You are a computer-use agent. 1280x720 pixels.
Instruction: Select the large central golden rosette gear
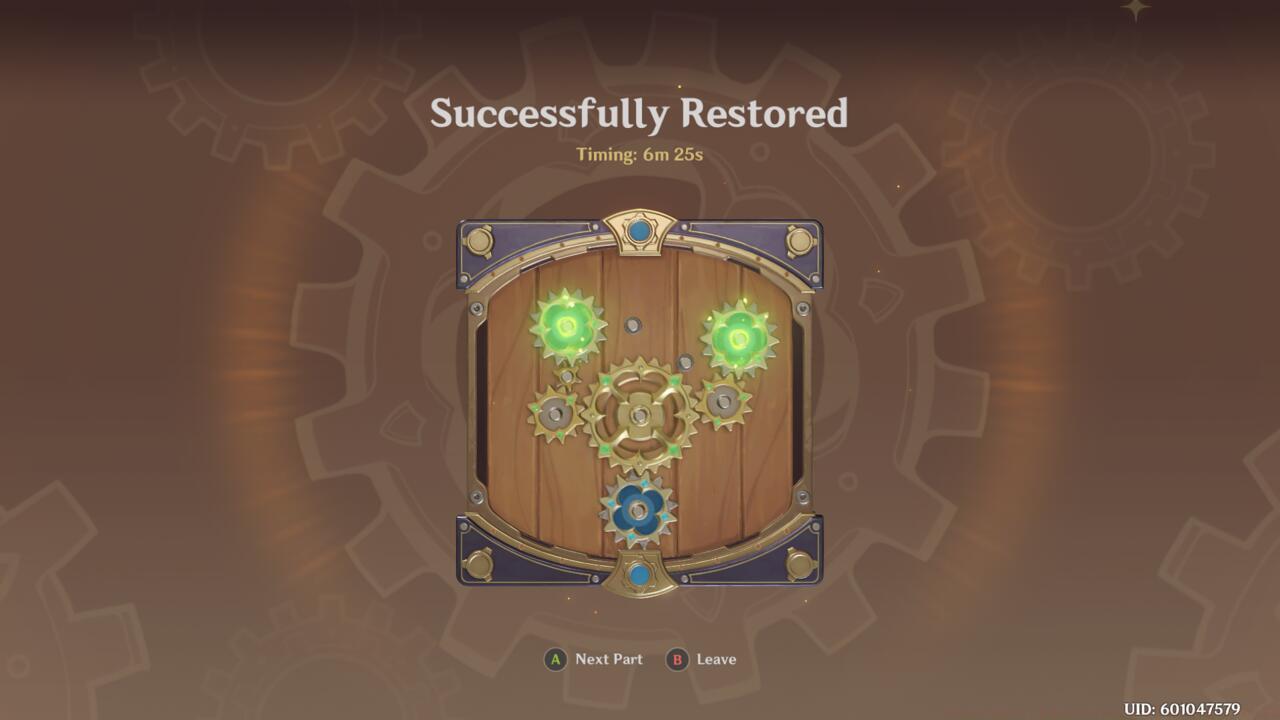click(637, 415)
